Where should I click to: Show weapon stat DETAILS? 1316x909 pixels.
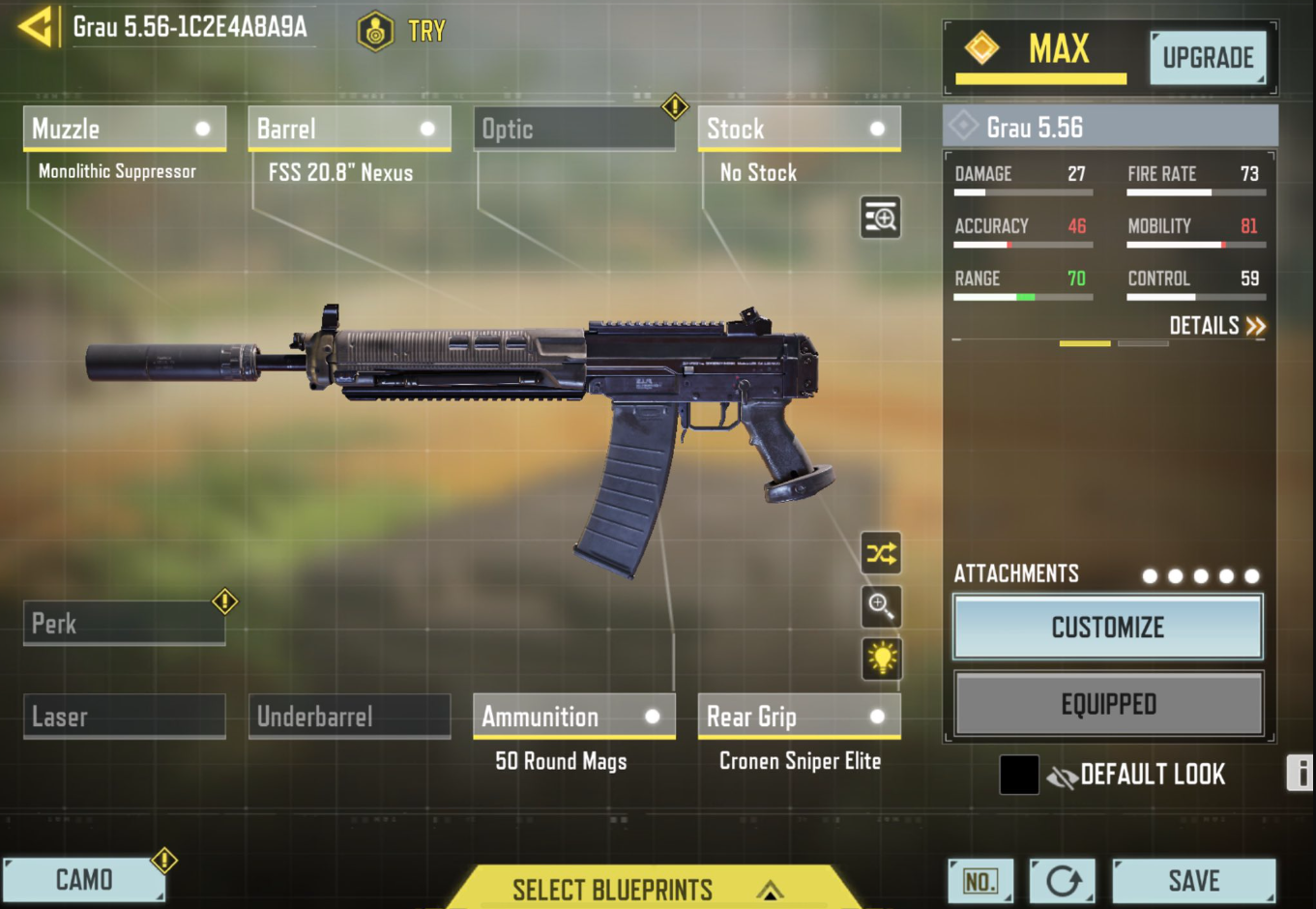pyautogui.click(x=1216, y=326)
